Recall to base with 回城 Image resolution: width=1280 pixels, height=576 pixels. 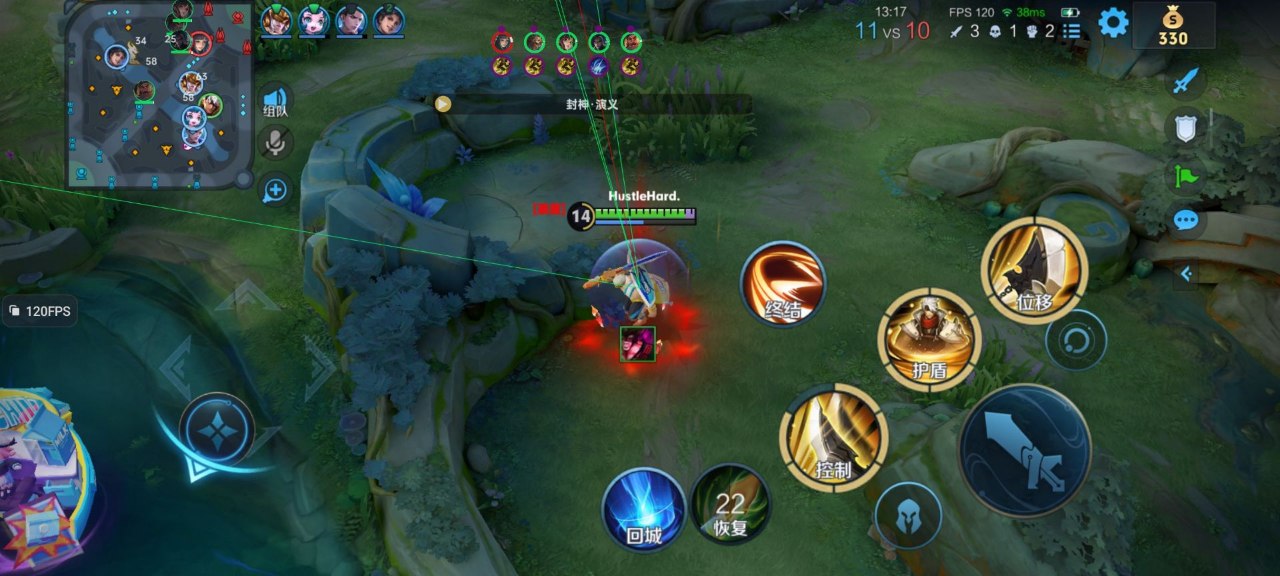click(x=644, y=509)
